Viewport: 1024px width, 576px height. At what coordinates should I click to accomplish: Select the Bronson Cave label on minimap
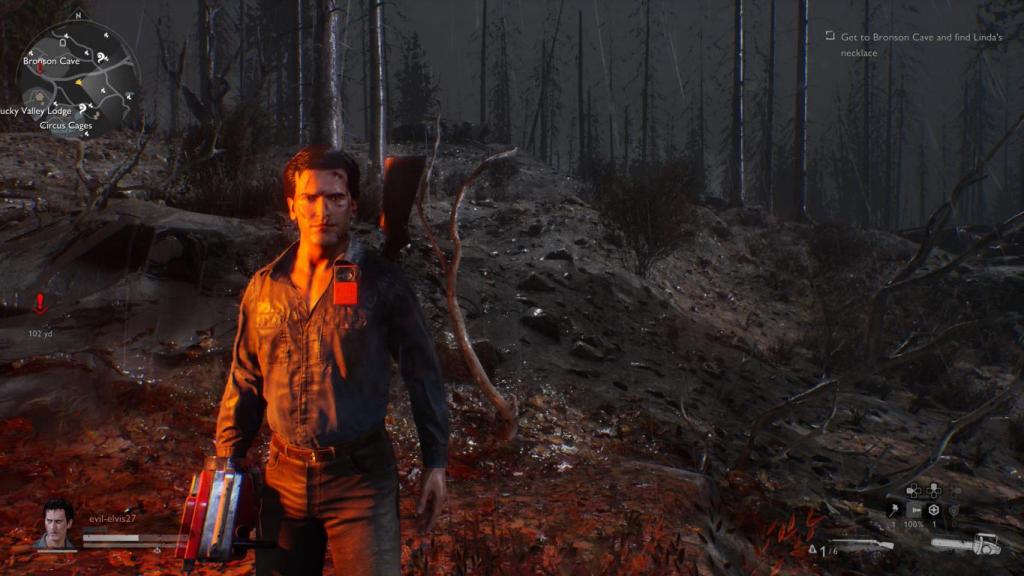coord(52,61)
